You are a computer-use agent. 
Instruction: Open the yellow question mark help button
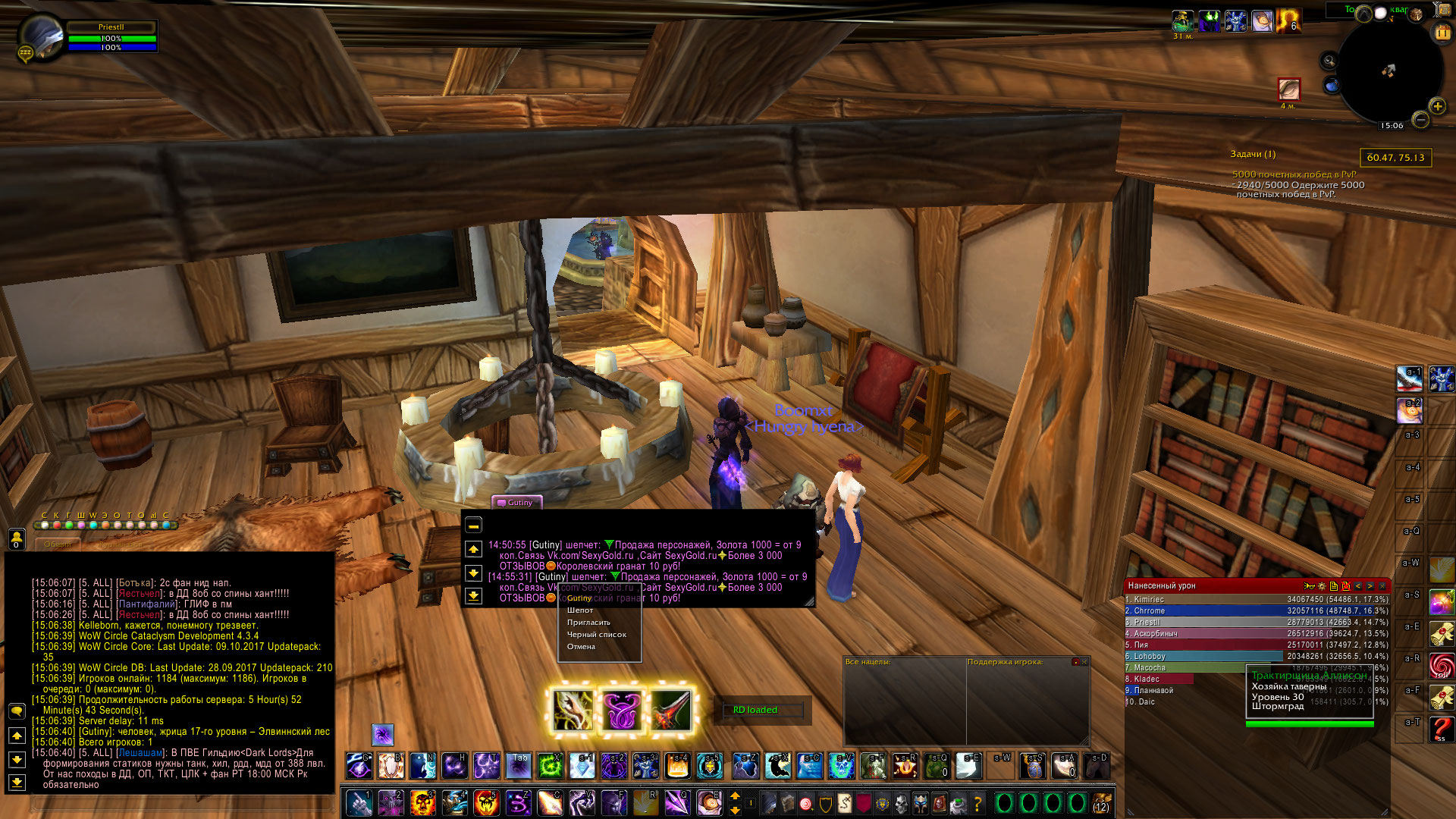(977, 802)
